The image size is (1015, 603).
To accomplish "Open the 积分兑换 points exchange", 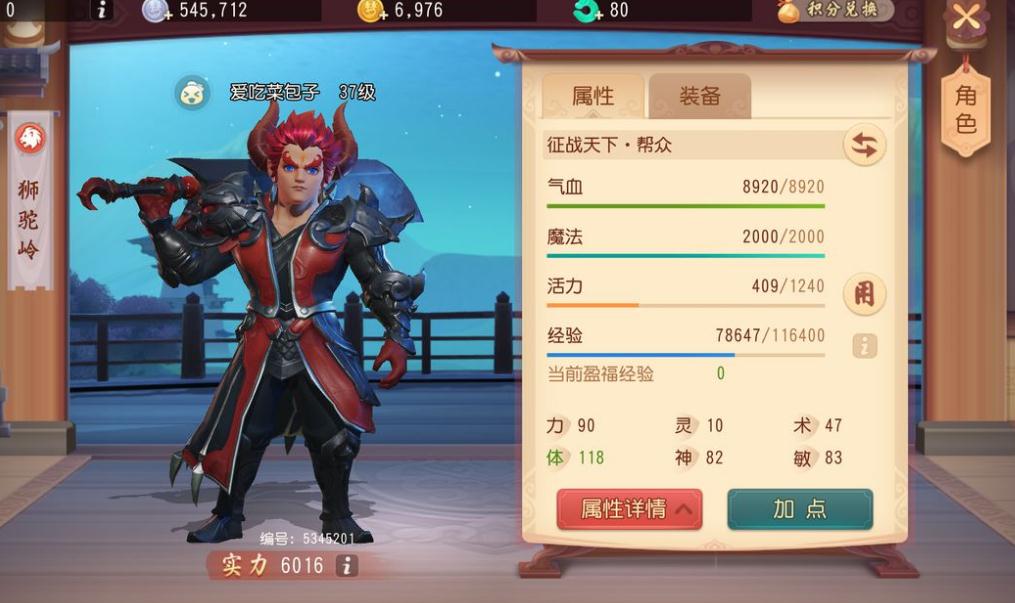I will (x=836, y=11).
